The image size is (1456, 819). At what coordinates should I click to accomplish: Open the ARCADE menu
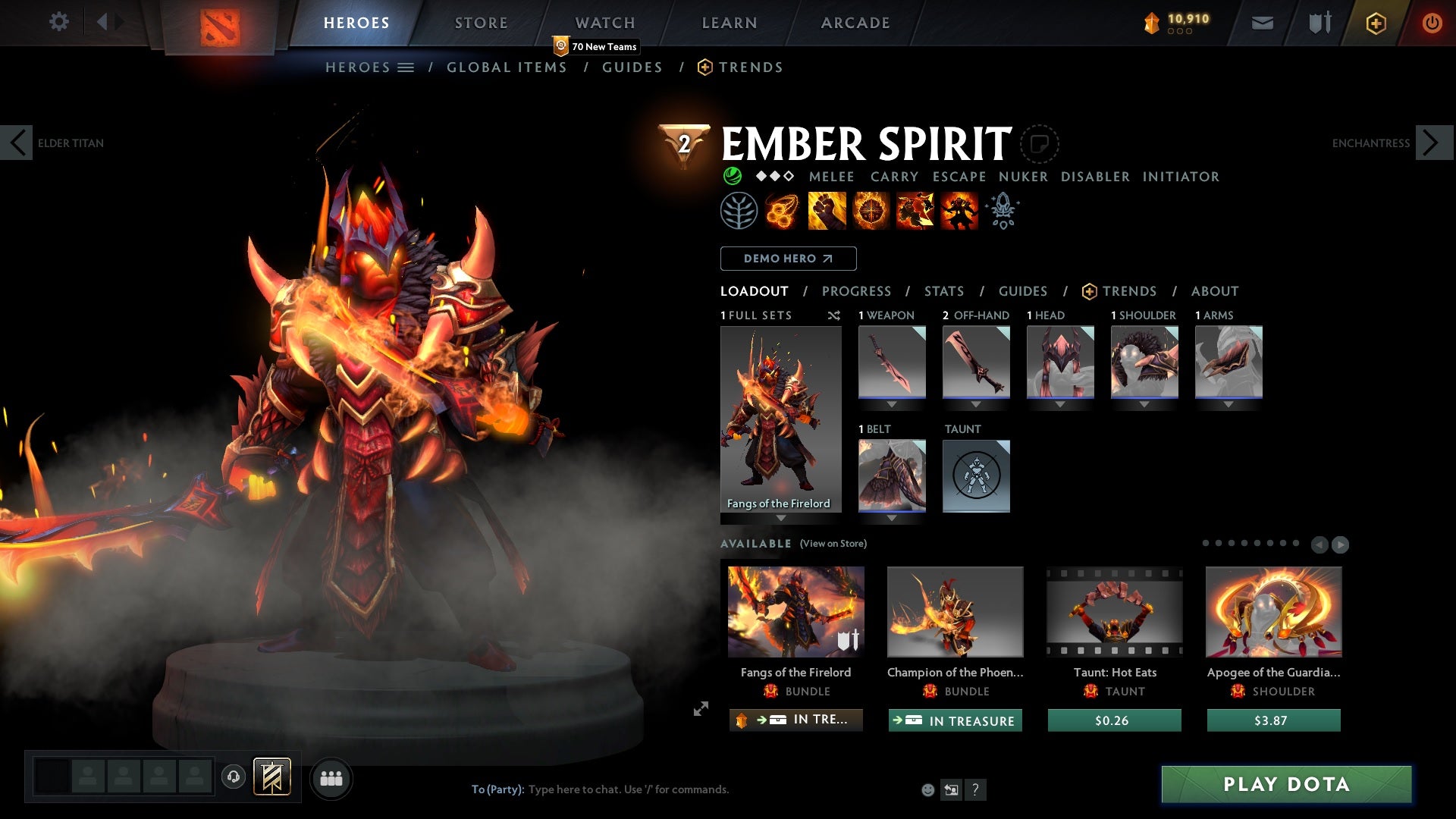pyautogui.click(x=855, y=22)
